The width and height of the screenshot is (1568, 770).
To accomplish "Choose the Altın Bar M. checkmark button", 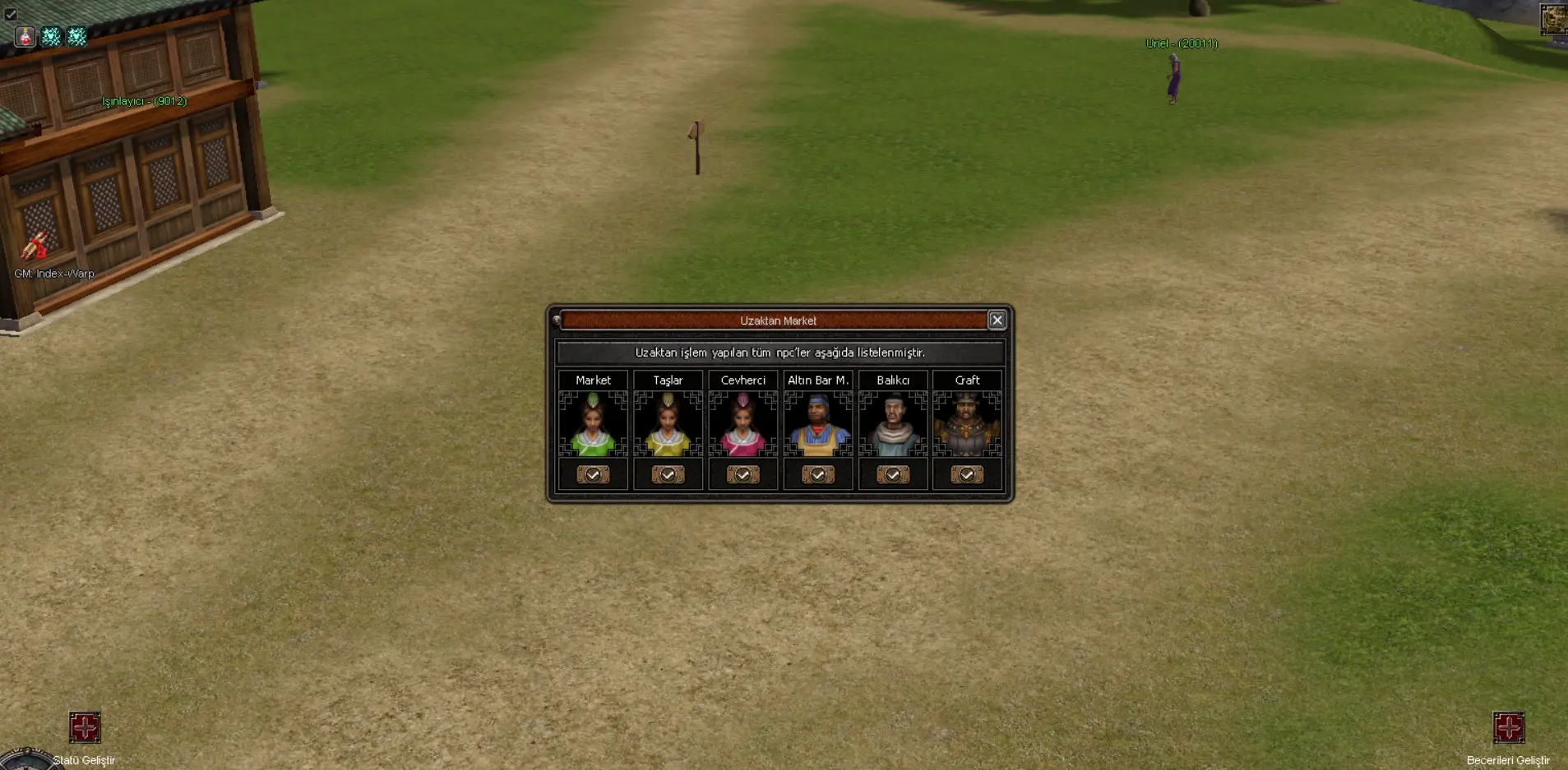I will coord(817,475).
